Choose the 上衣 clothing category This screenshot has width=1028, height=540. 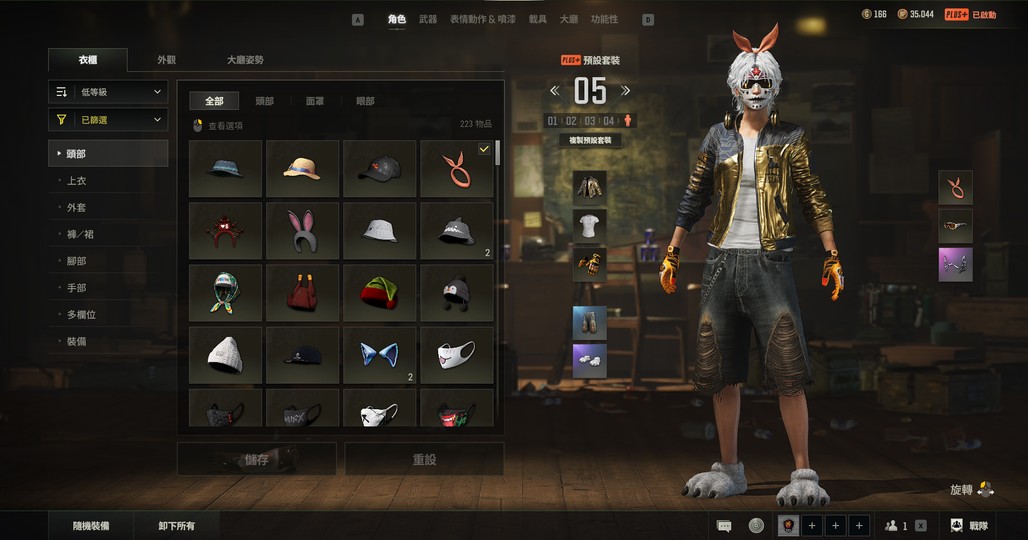click(77, 181)
